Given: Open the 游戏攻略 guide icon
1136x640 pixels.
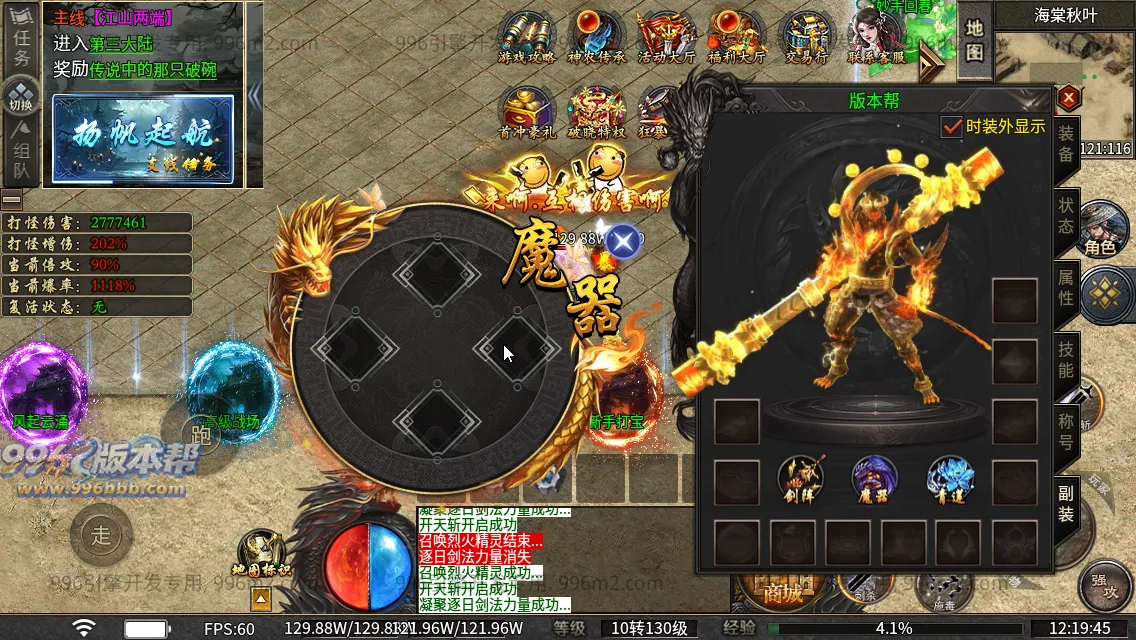Looking at the screenshot, I should (x=527, y=38).
